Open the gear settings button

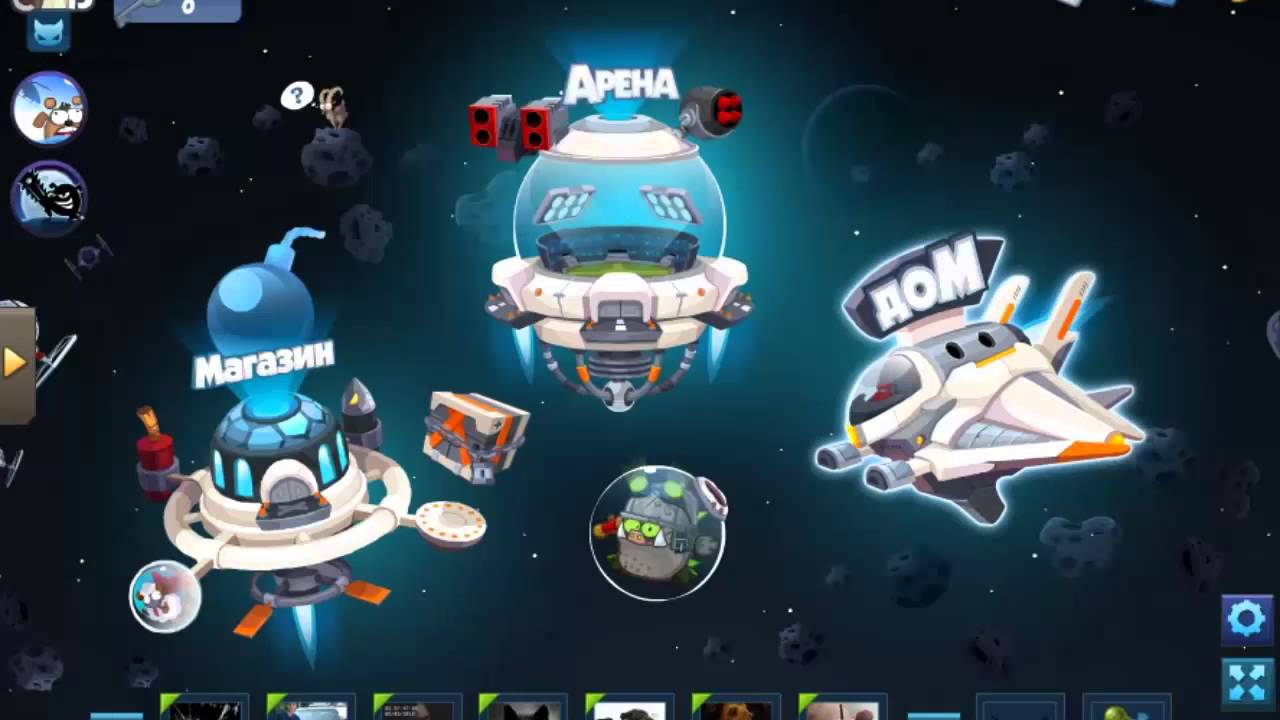(x=1246, y=620)
